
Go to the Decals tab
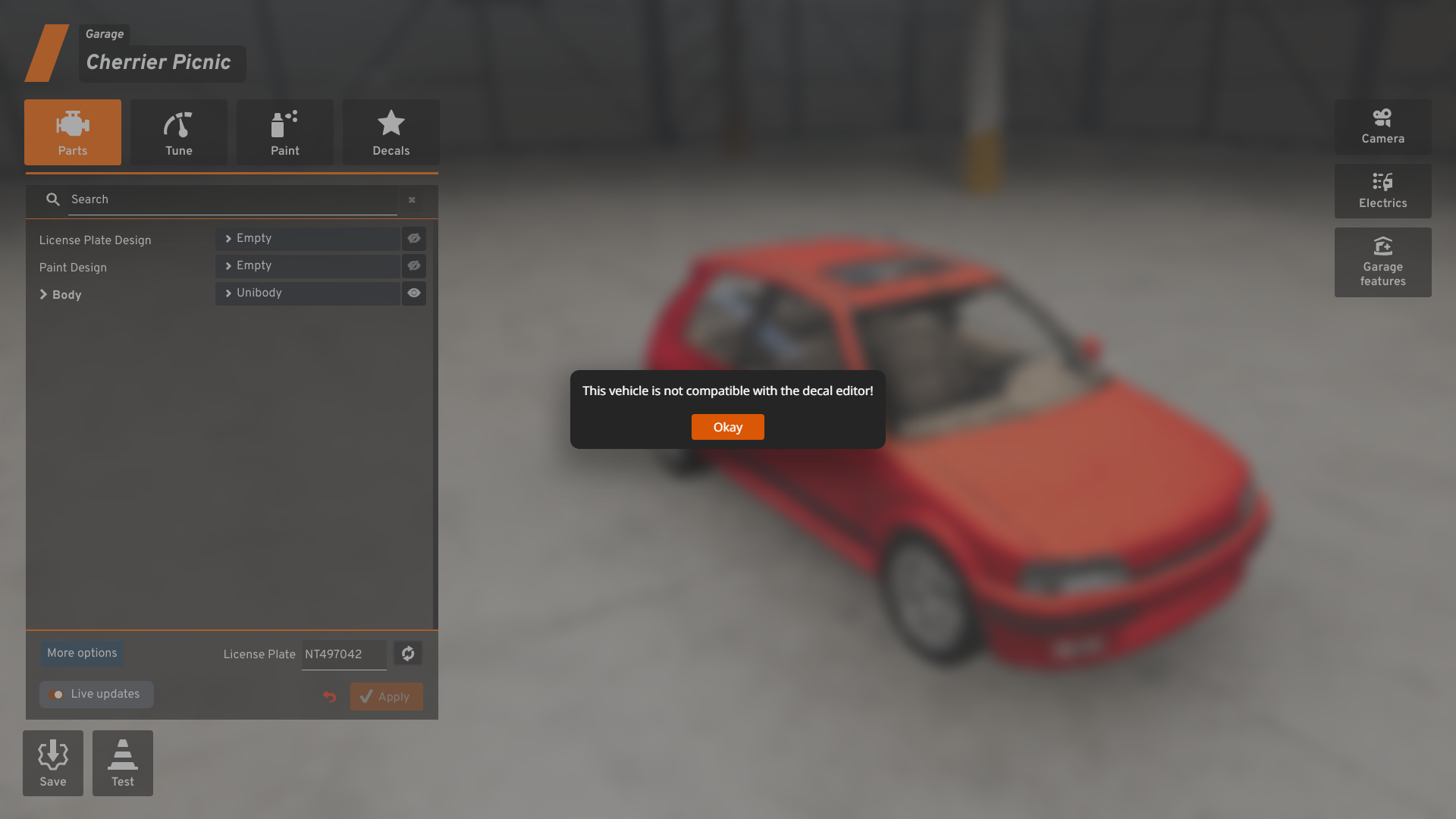391,133
